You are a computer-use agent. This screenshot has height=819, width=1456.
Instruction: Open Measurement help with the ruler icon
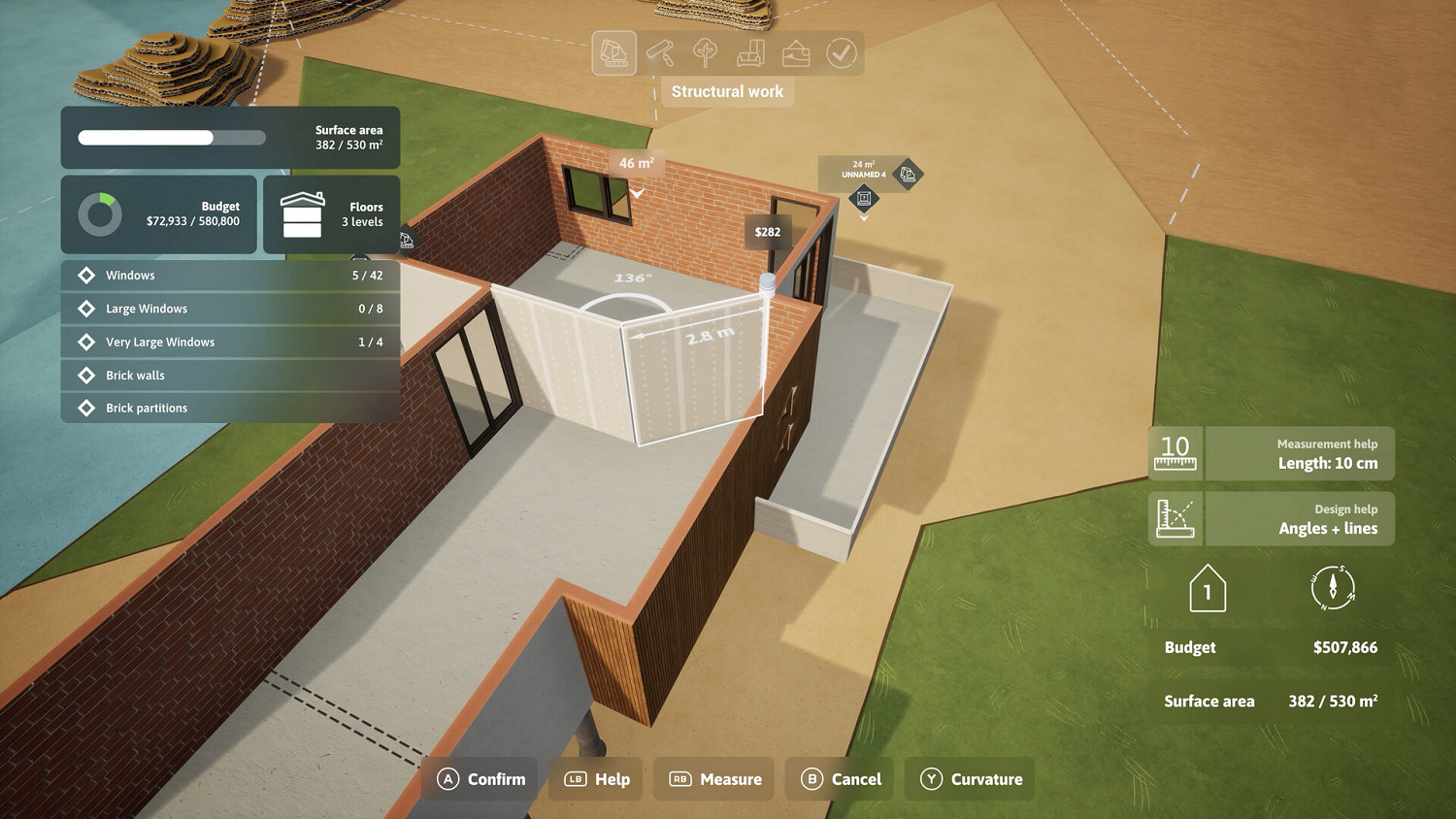tap(1175, 453)
